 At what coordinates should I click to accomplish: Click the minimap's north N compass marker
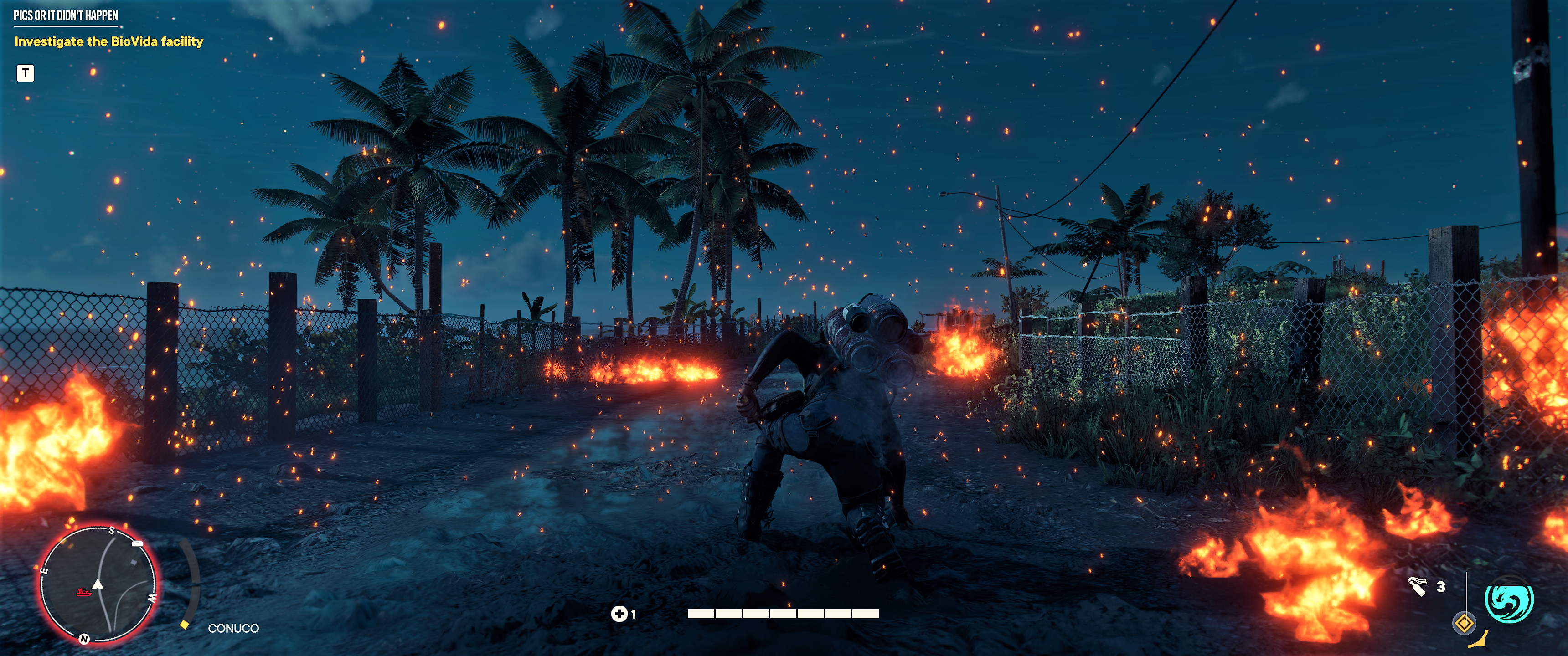tap(84, 638)
